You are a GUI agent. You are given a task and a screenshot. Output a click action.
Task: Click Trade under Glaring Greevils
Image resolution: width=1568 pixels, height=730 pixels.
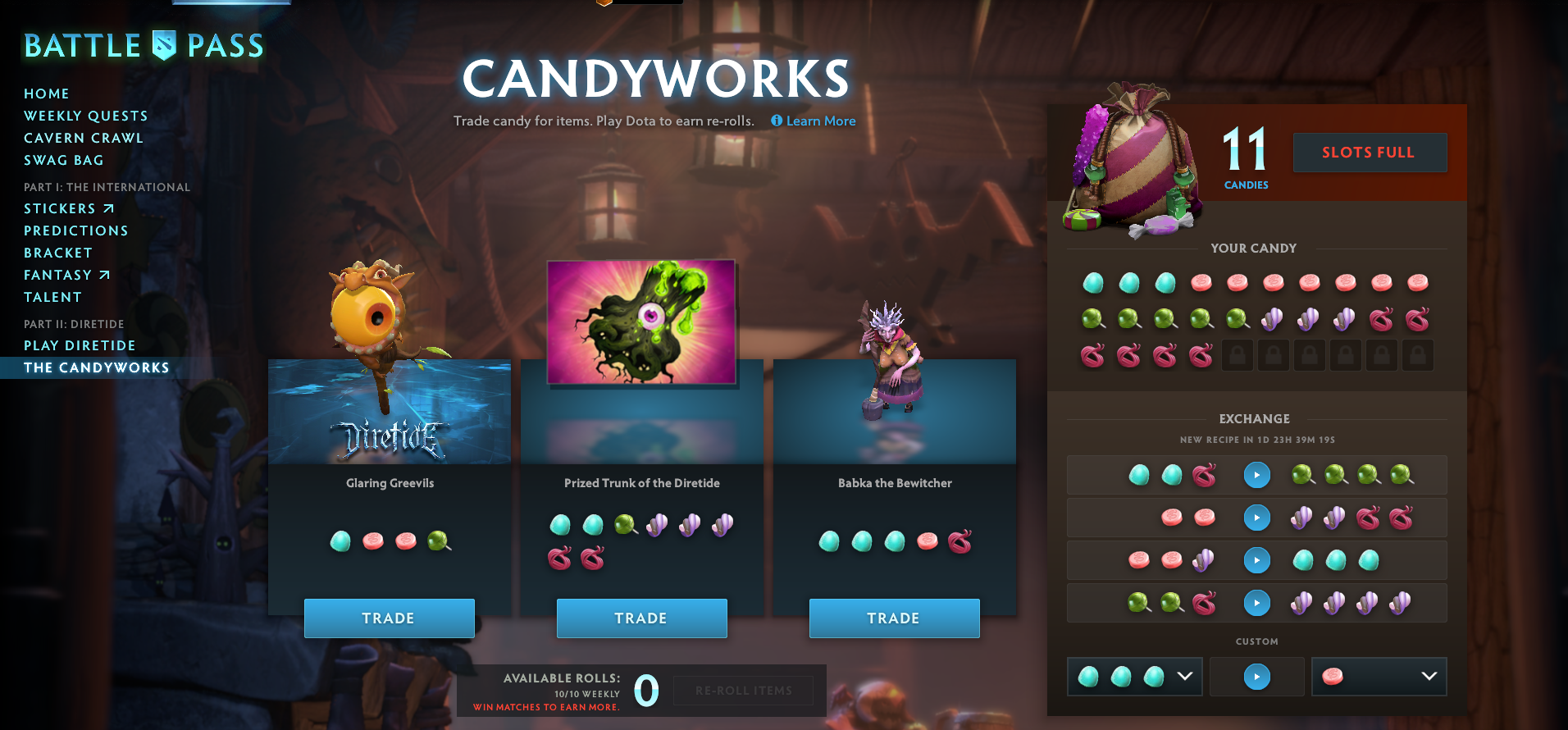[x=389, y=618]
